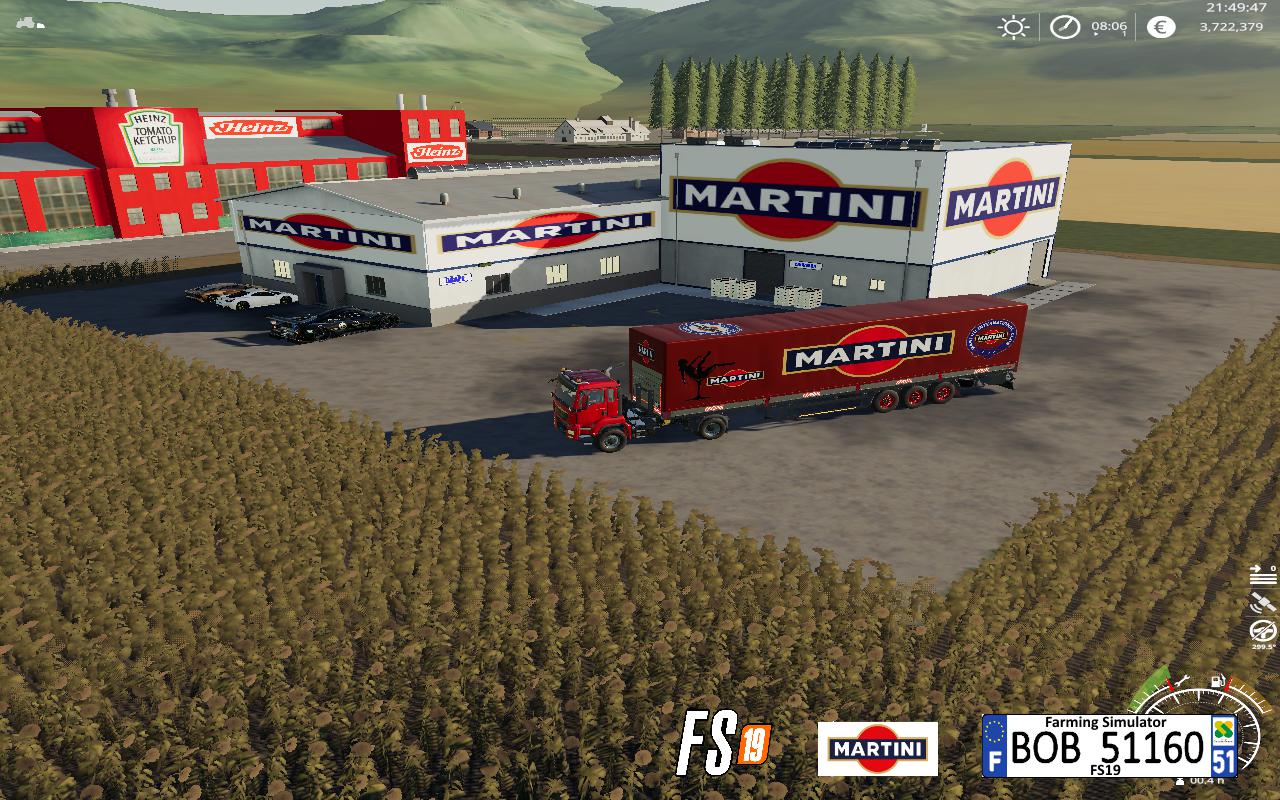Image resolution: width=1280 pixels, height=800 pixels.
Task: Click the fuel pump gauge icon
Action: [1218, 683]
